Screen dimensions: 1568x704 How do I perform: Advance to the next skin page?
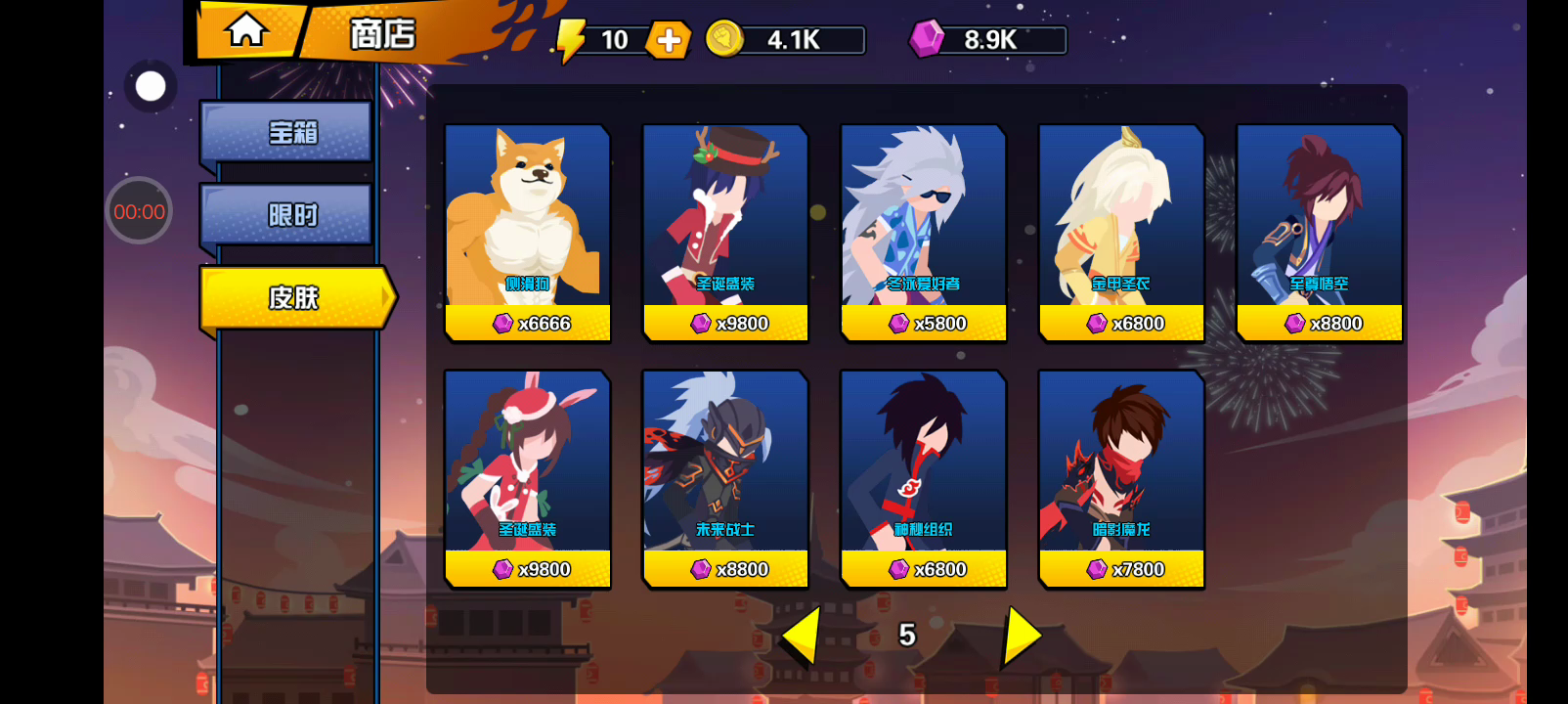coord(1022,636)
